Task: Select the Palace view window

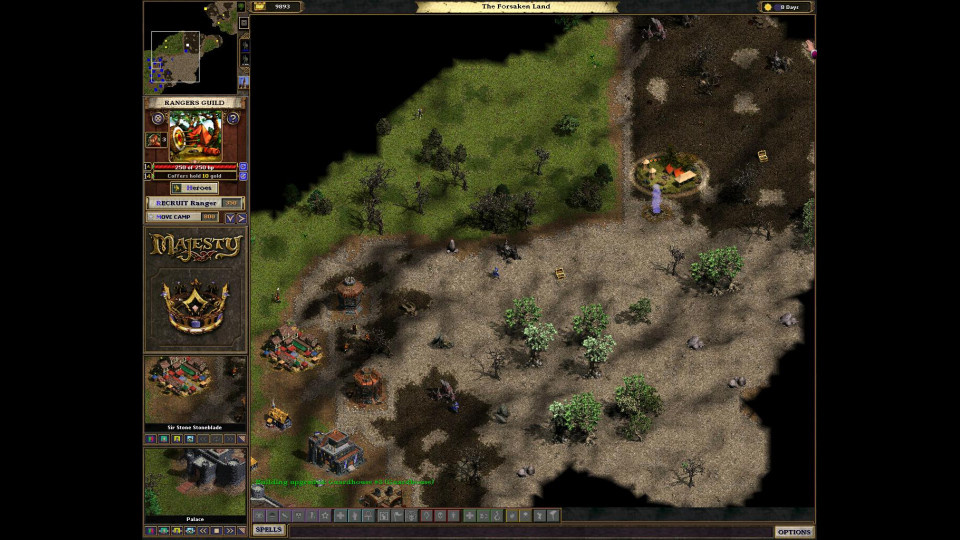Action: (195, 481)
